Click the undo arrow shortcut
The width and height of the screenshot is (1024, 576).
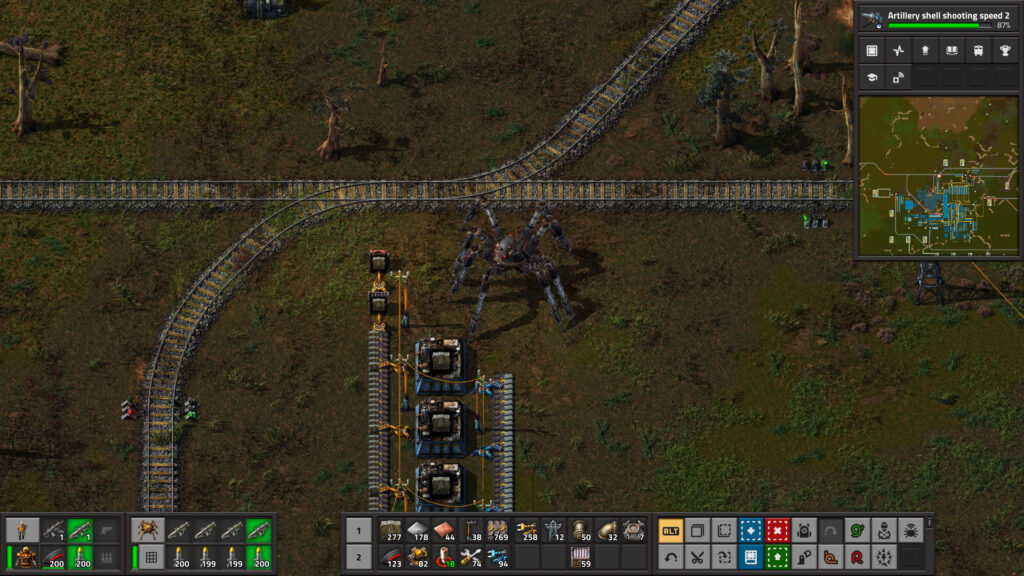(x=671, y=557)
